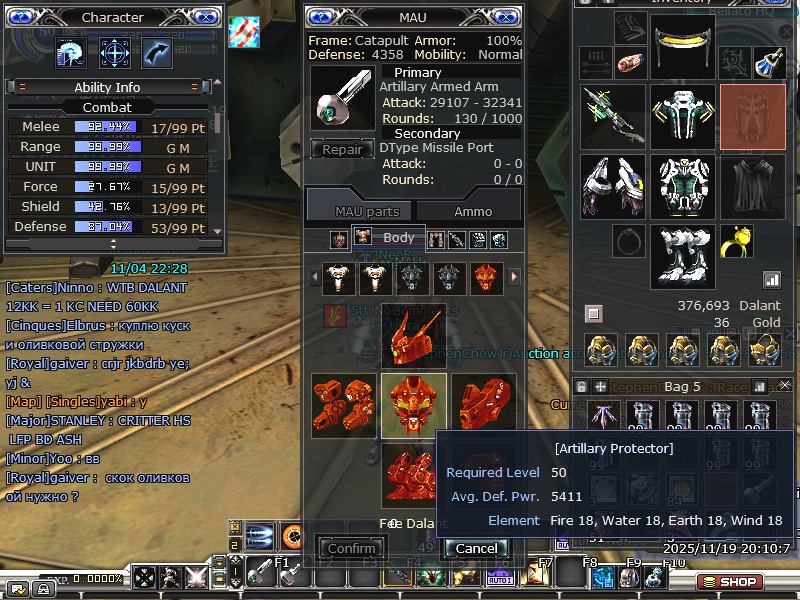Viewport: 800px width, 600px height.
Task: Choose the red Artillary Protector body part
Action: coord(413,406)
